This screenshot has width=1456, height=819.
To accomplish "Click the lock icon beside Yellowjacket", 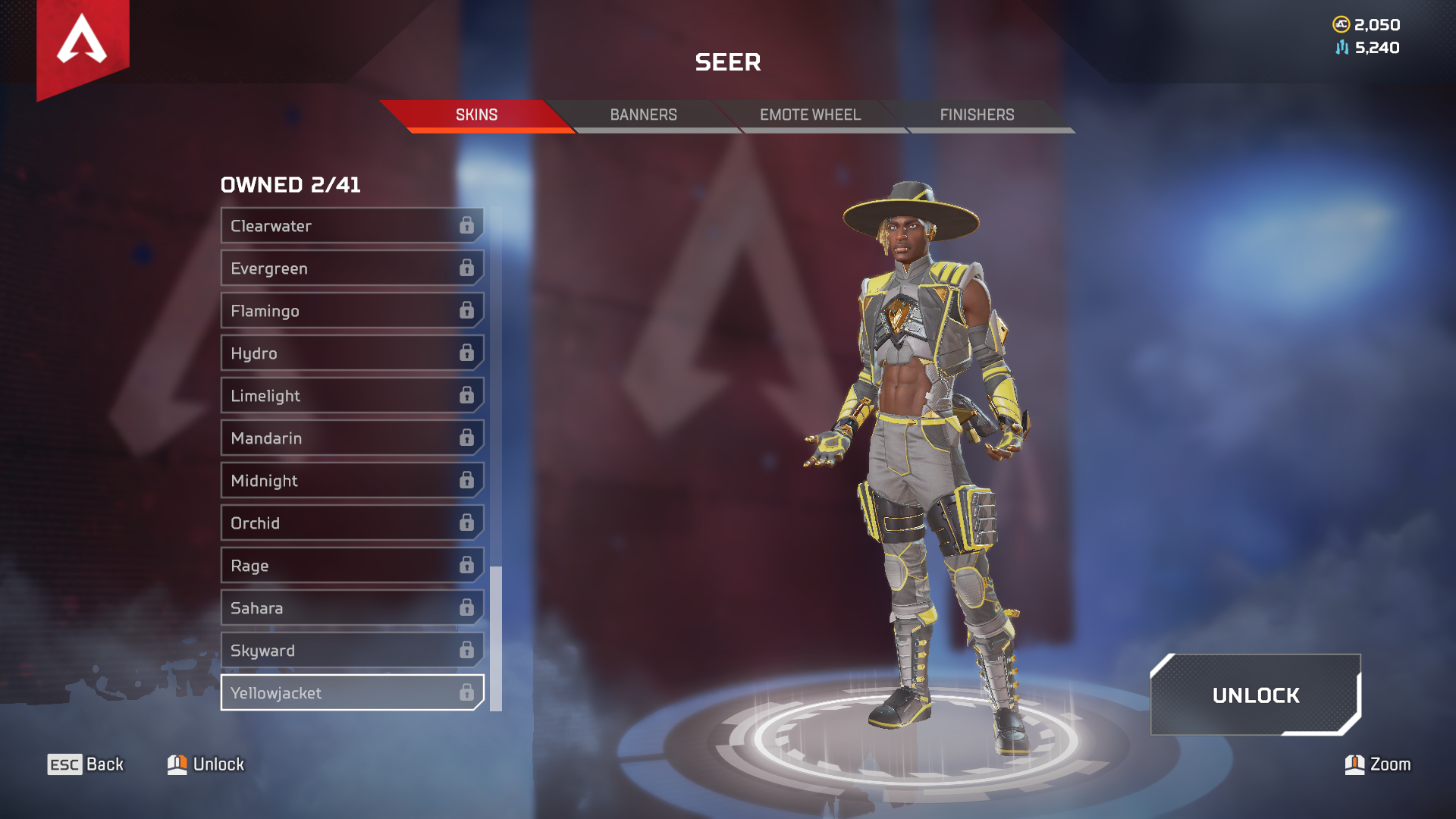I will [x=466, y=692].
